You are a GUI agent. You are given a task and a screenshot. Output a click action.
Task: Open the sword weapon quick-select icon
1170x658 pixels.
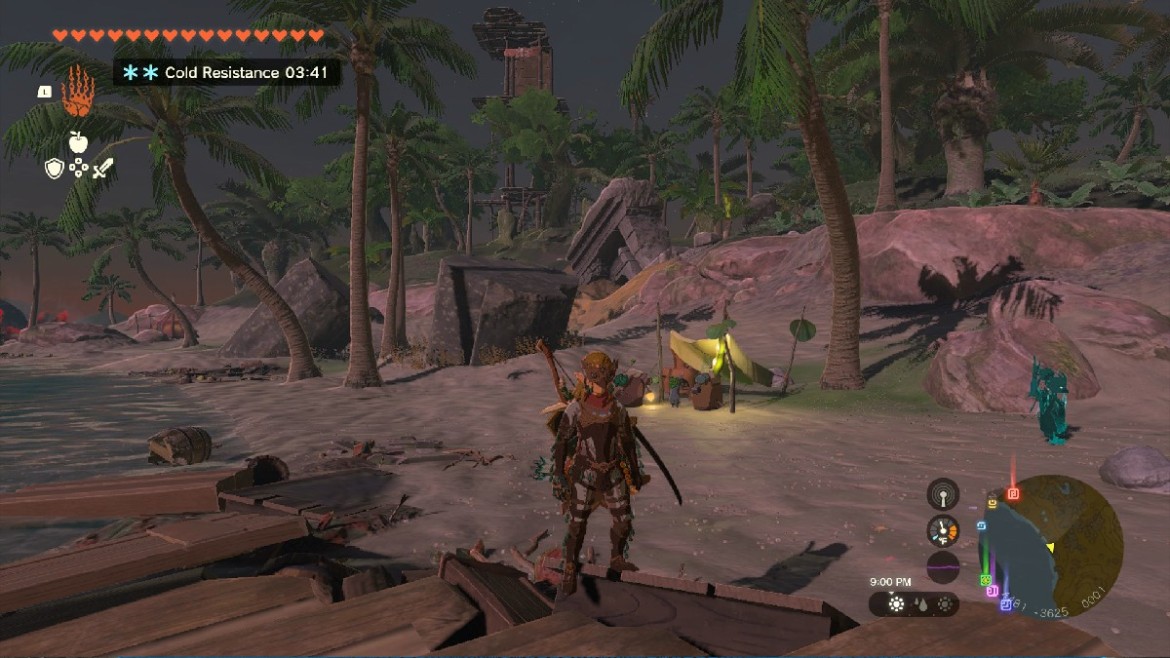tap(102, 168)
